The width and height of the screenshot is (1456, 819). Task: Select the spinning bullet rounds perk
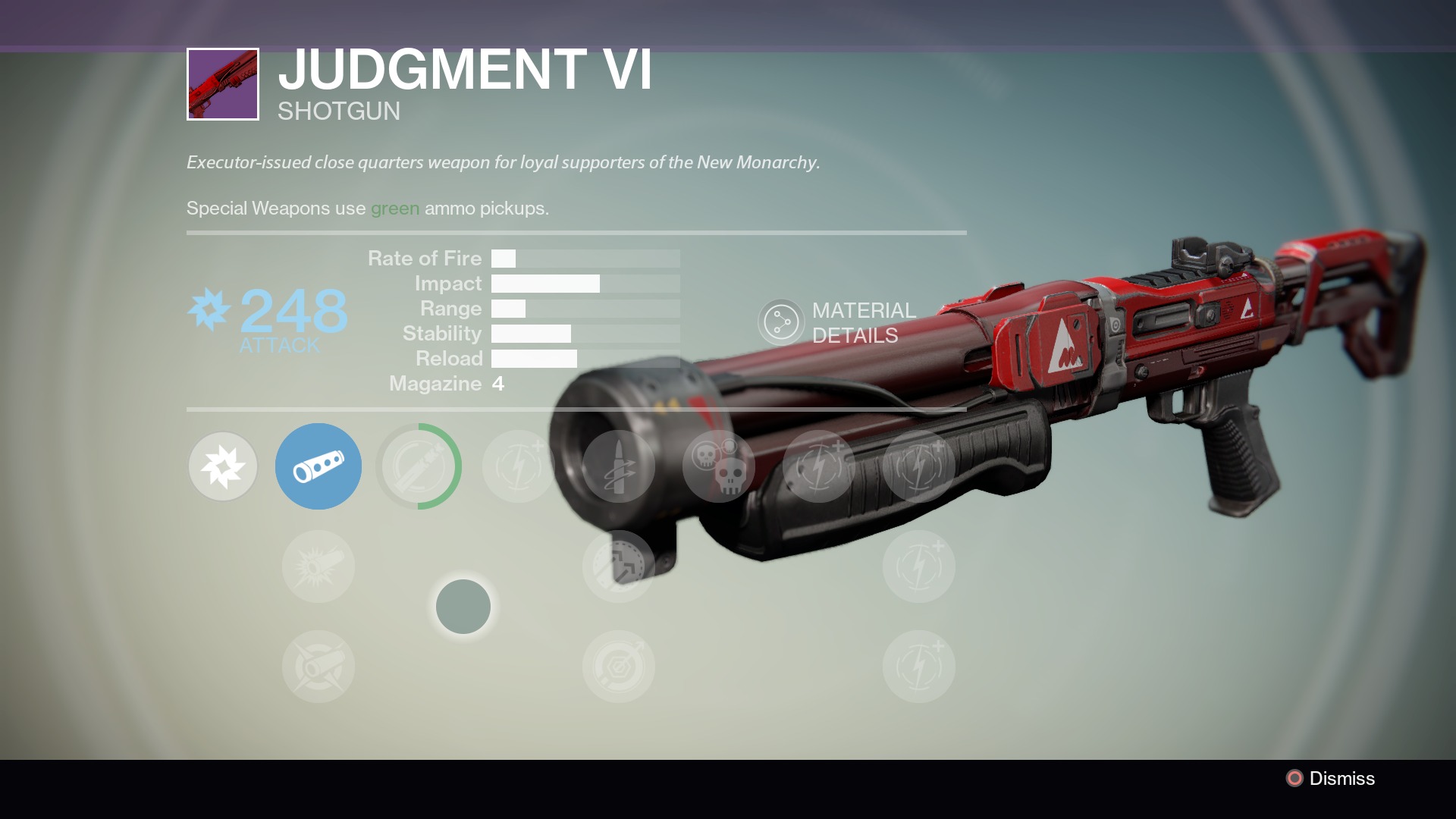(x=619, y=466)
